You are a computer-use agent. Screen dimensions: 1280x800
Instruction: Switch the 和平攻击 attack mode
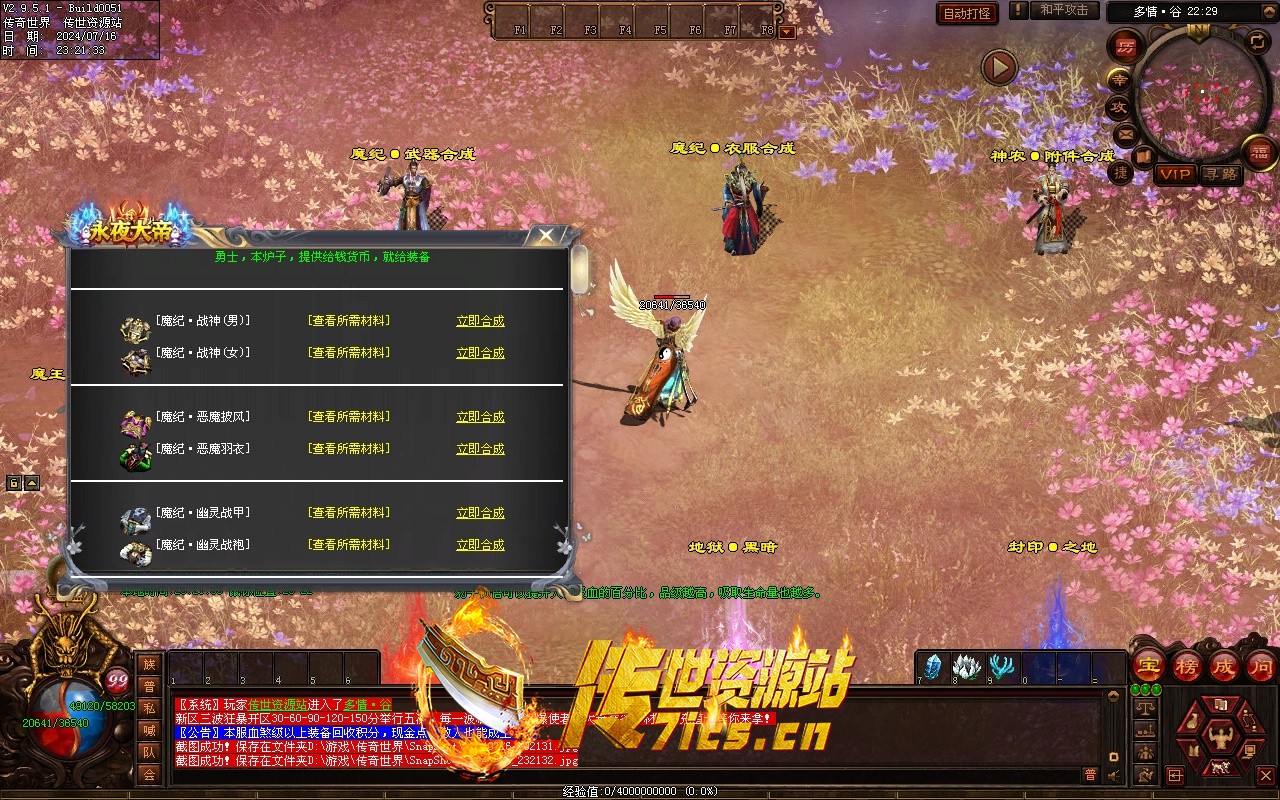(1064, 10)
